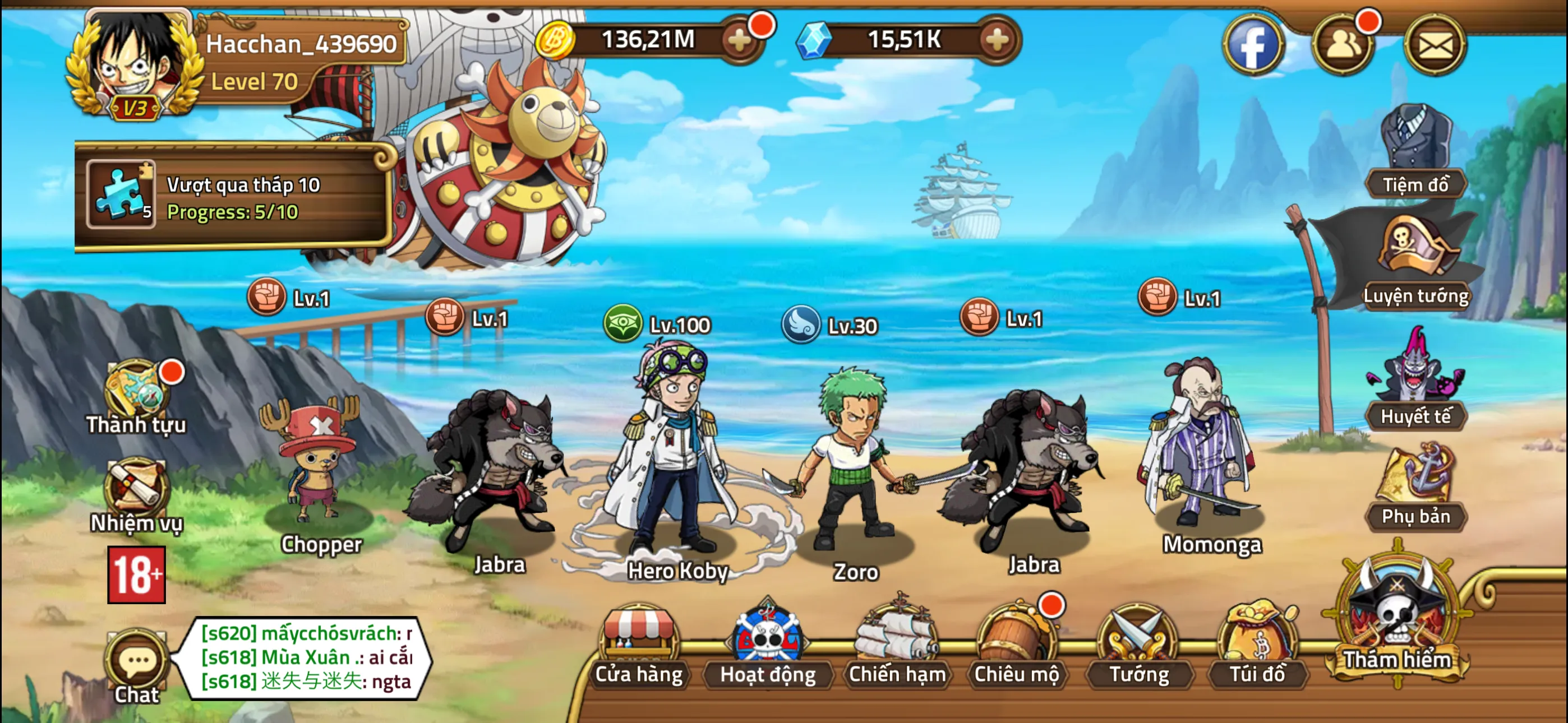The width and height of the screenshot is (1568, 723).
Task: Open the Hoạt động events menu
Action: 768,645
